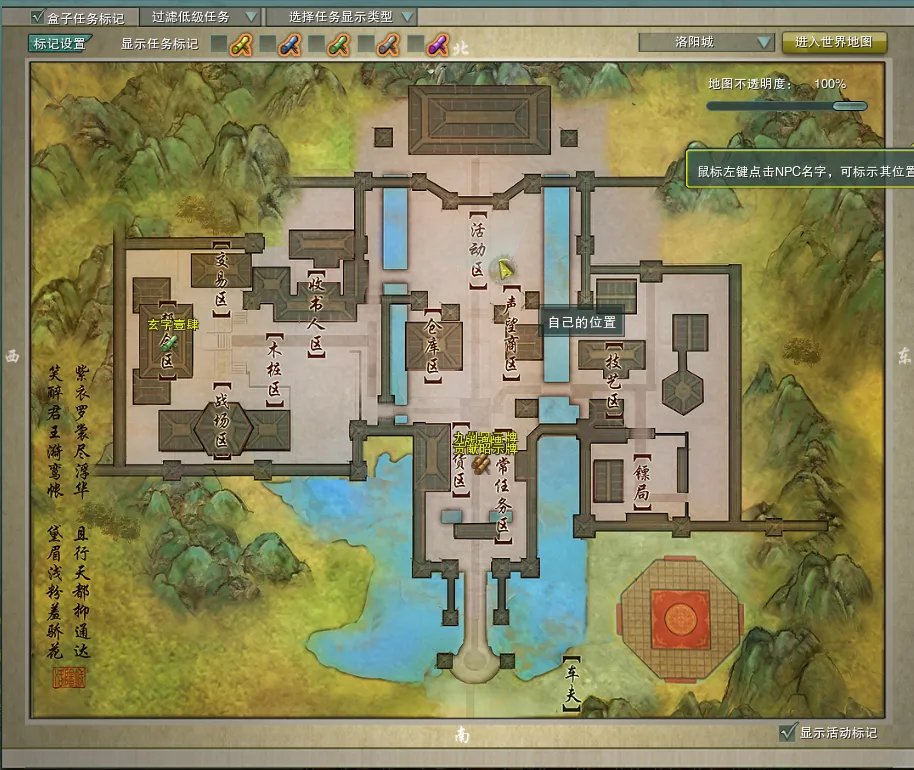Toggle the 显示活动标记 checkbox
914x770 pixels.
787,733
